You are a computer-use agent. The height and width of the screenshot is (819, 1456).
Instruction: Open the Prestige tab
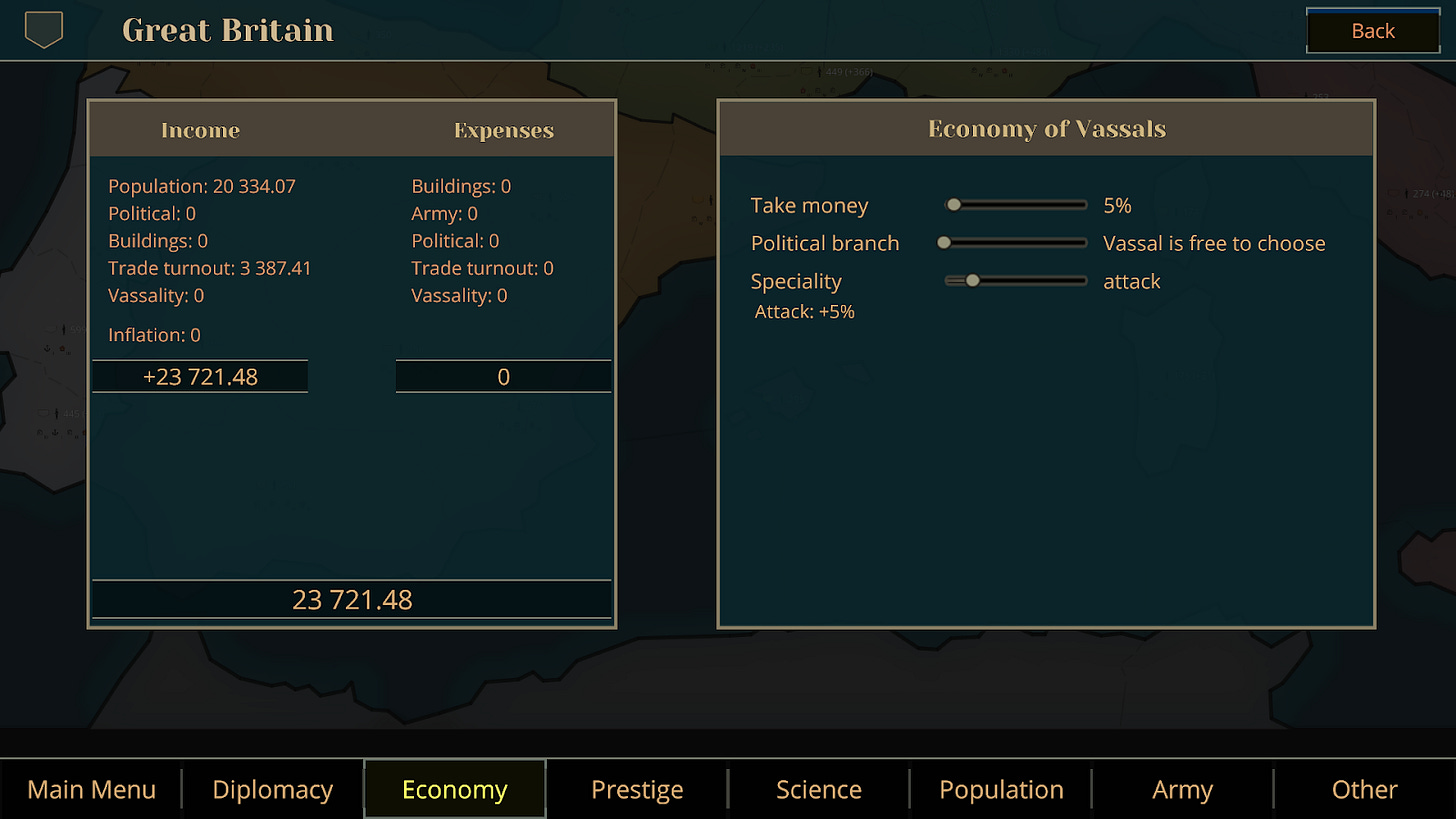pos(636,789)
